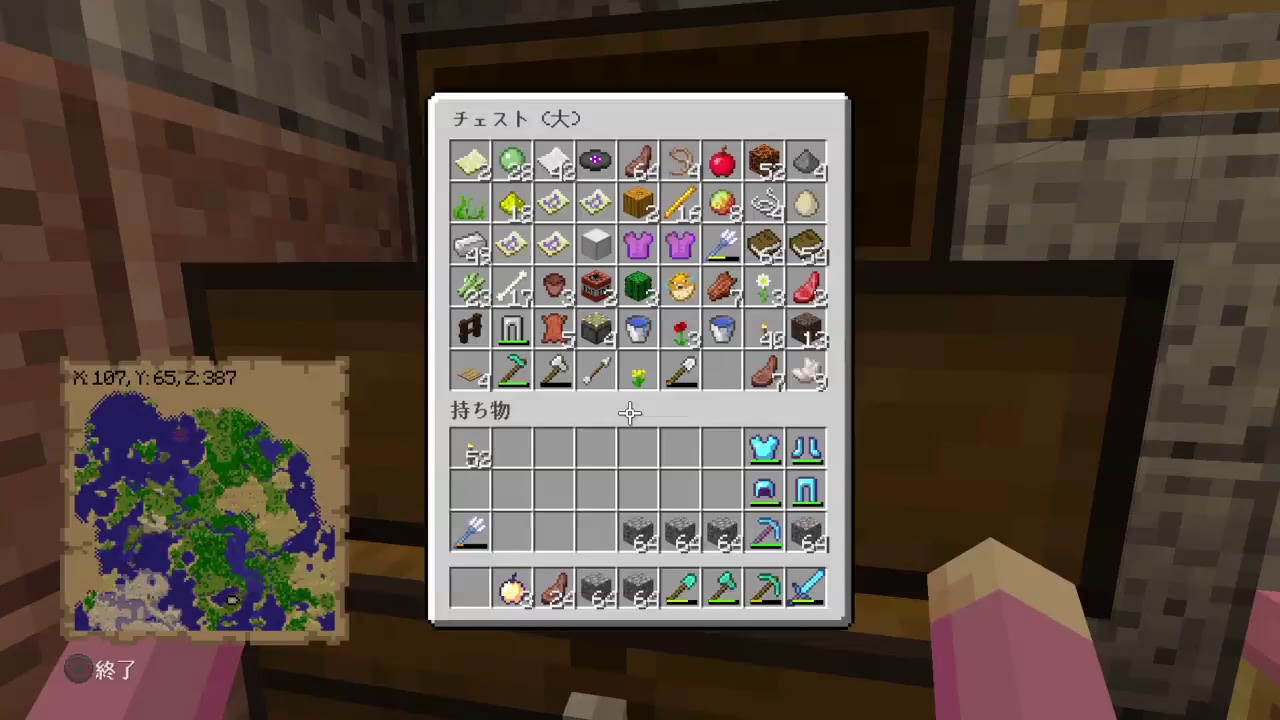Viewport: 1280px width, 720px height.
Task: Grab the TNT block from the chest
Action: (597, 289)
